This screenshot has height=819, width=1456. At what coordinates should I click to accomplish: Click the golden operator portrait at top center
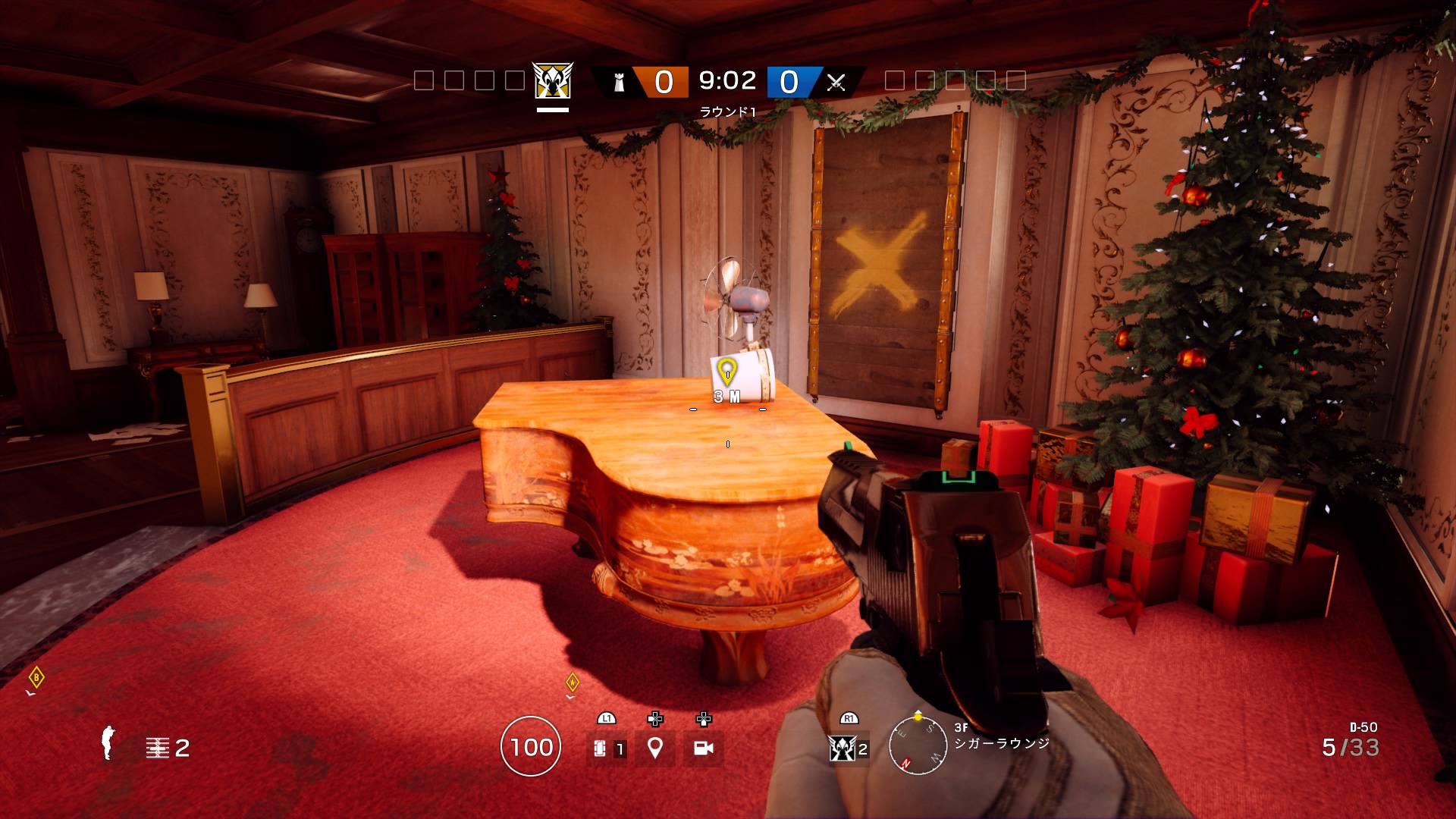point(551,82)
